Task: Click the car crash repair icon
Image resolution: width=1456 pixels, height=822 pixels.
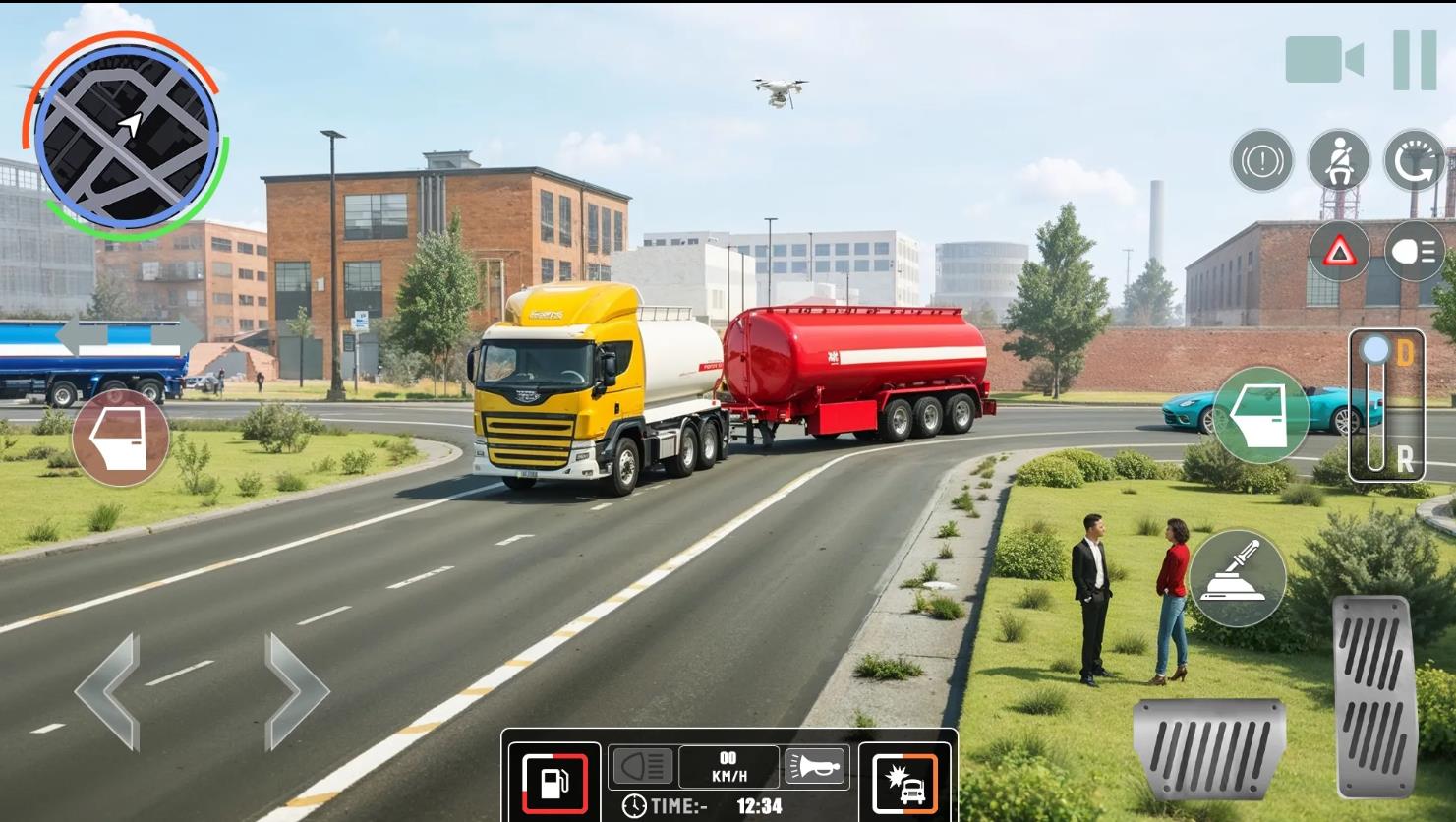Action: [904, 783]
